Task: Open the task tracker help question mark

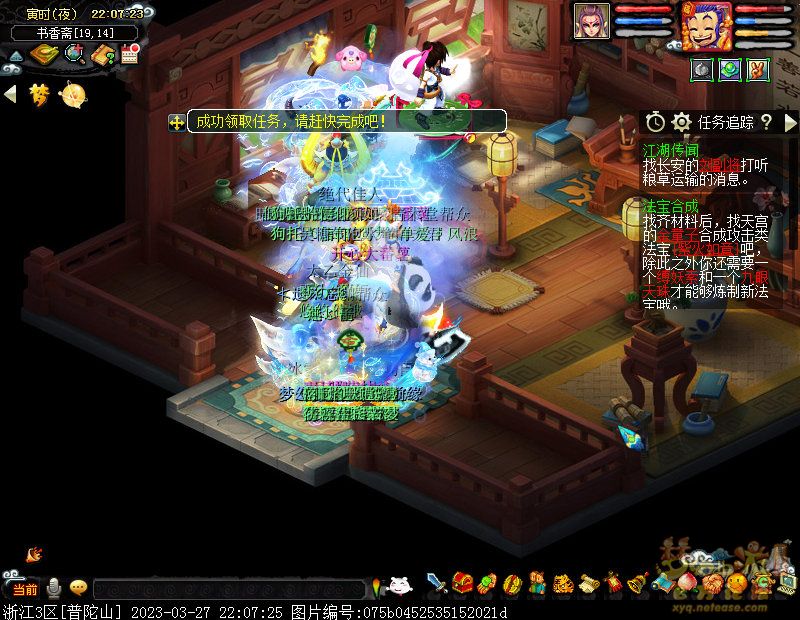Action: tap(766, 122)
